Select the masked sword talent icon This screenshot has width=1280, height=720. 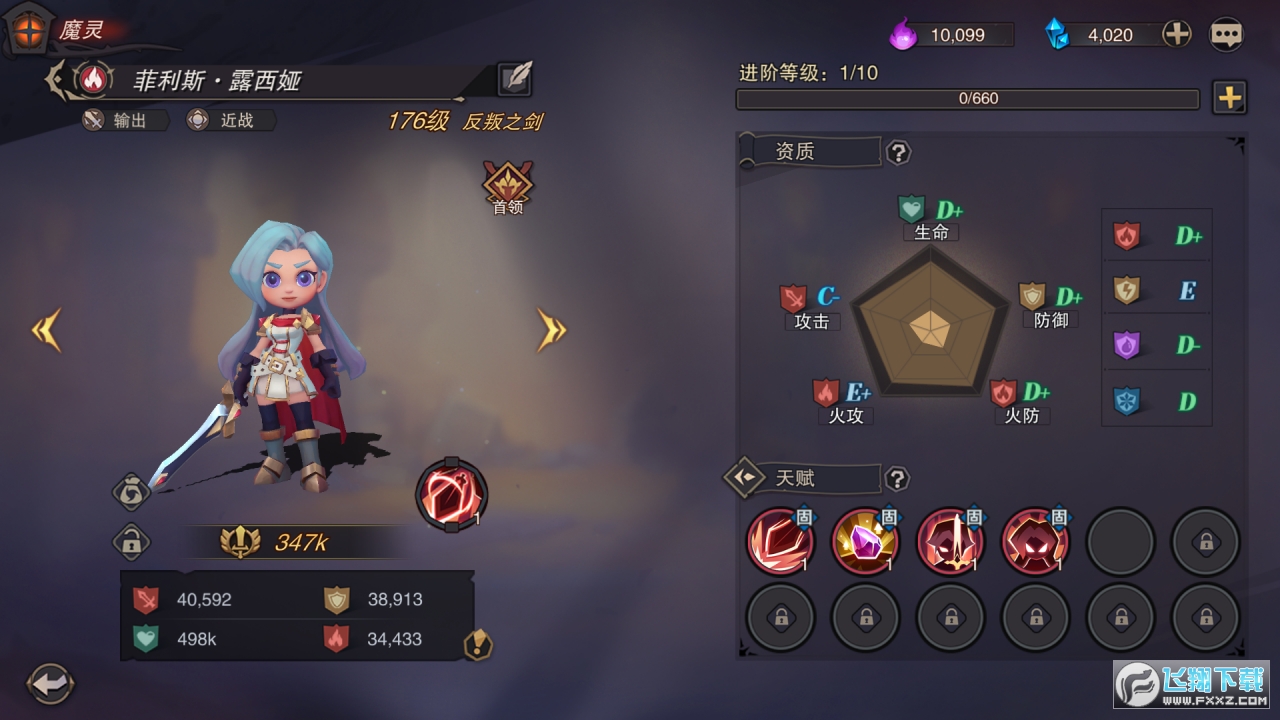pos(950,541)
